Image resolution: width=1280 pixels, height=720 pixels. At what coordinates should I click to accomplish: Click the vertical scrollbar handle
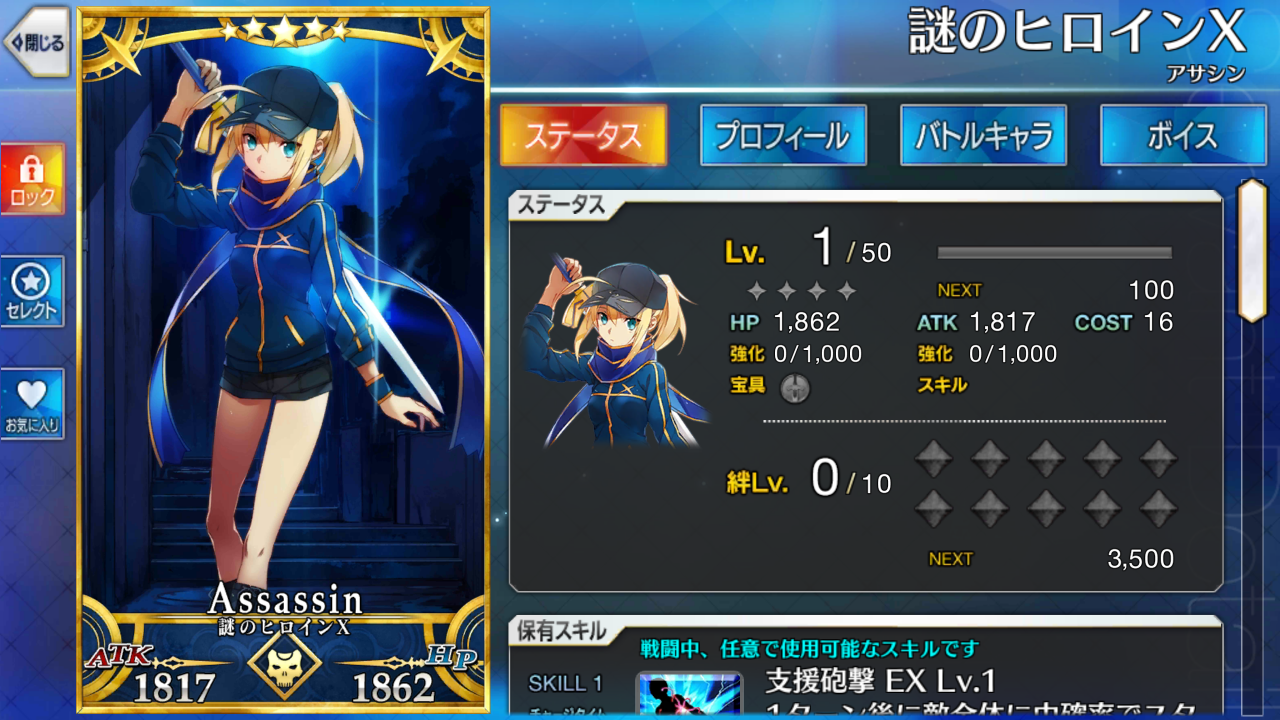pyautogui.click(x=1251, y=250)
